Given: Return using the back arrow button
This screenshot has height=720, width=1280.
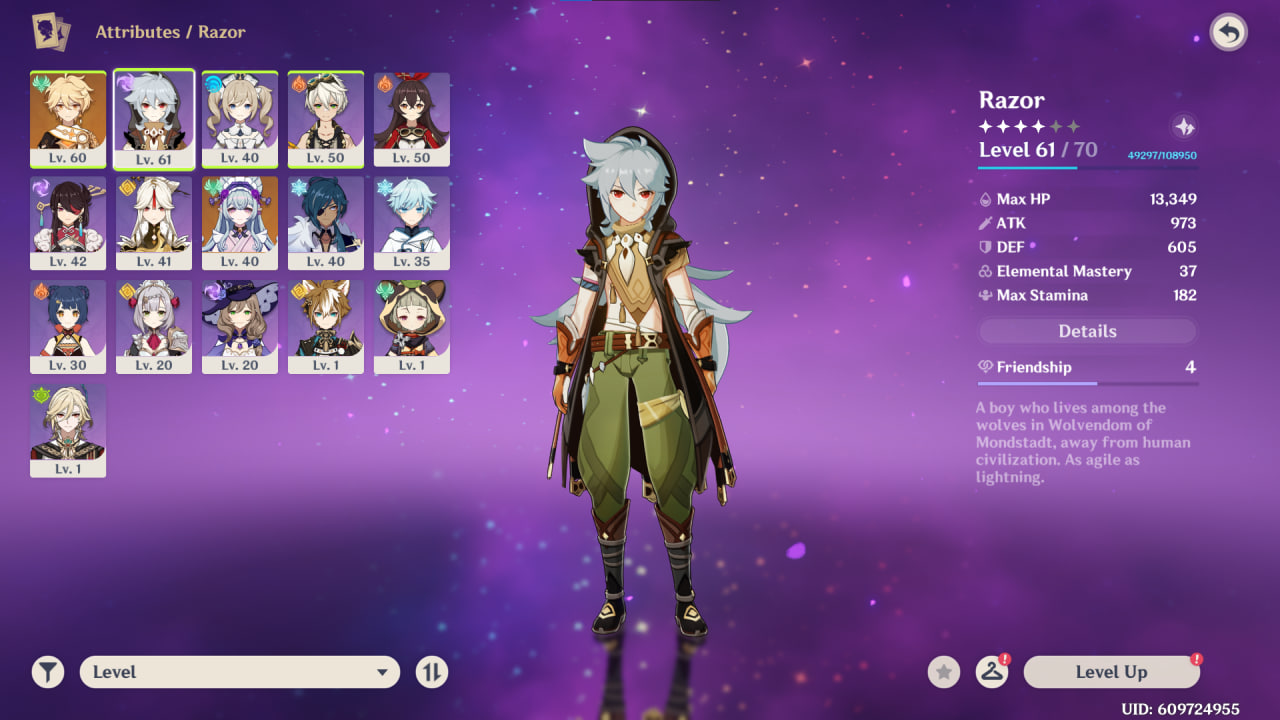Looking at the screenshot, I should [x=1228, y=33].
